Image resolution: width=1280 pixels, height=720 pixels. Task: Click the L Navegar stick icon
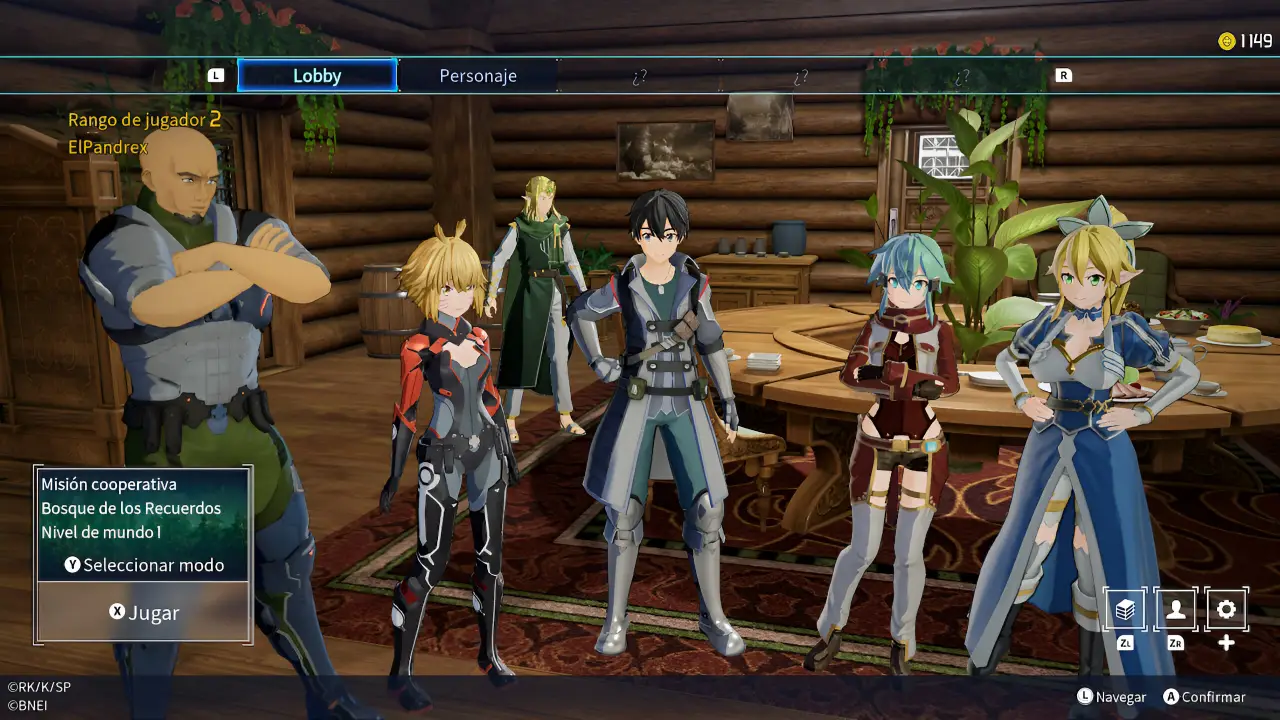pos(1087,697)
